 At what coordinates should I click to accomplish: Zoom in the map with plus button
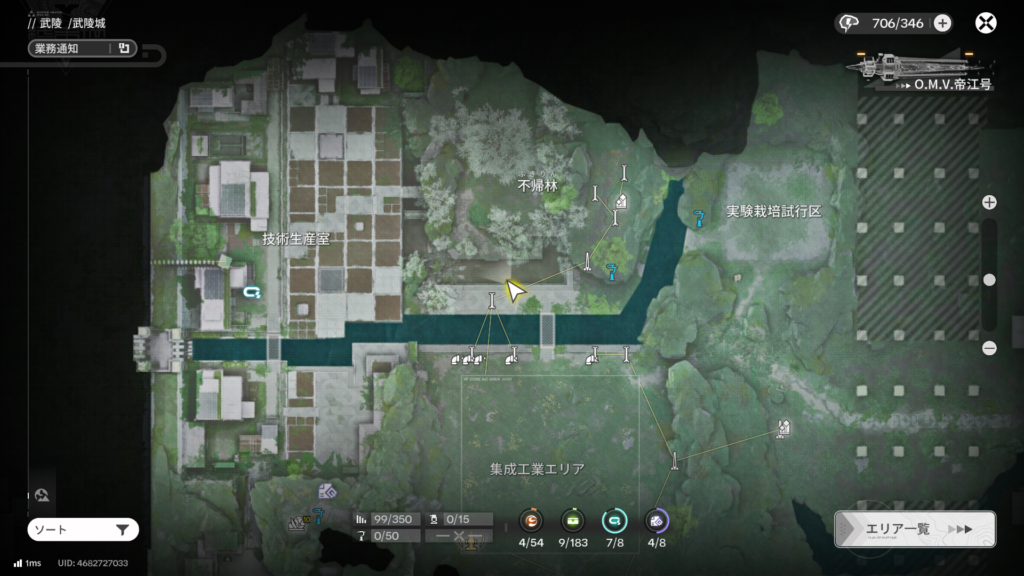pyautogui.click(x=989, y=202)
